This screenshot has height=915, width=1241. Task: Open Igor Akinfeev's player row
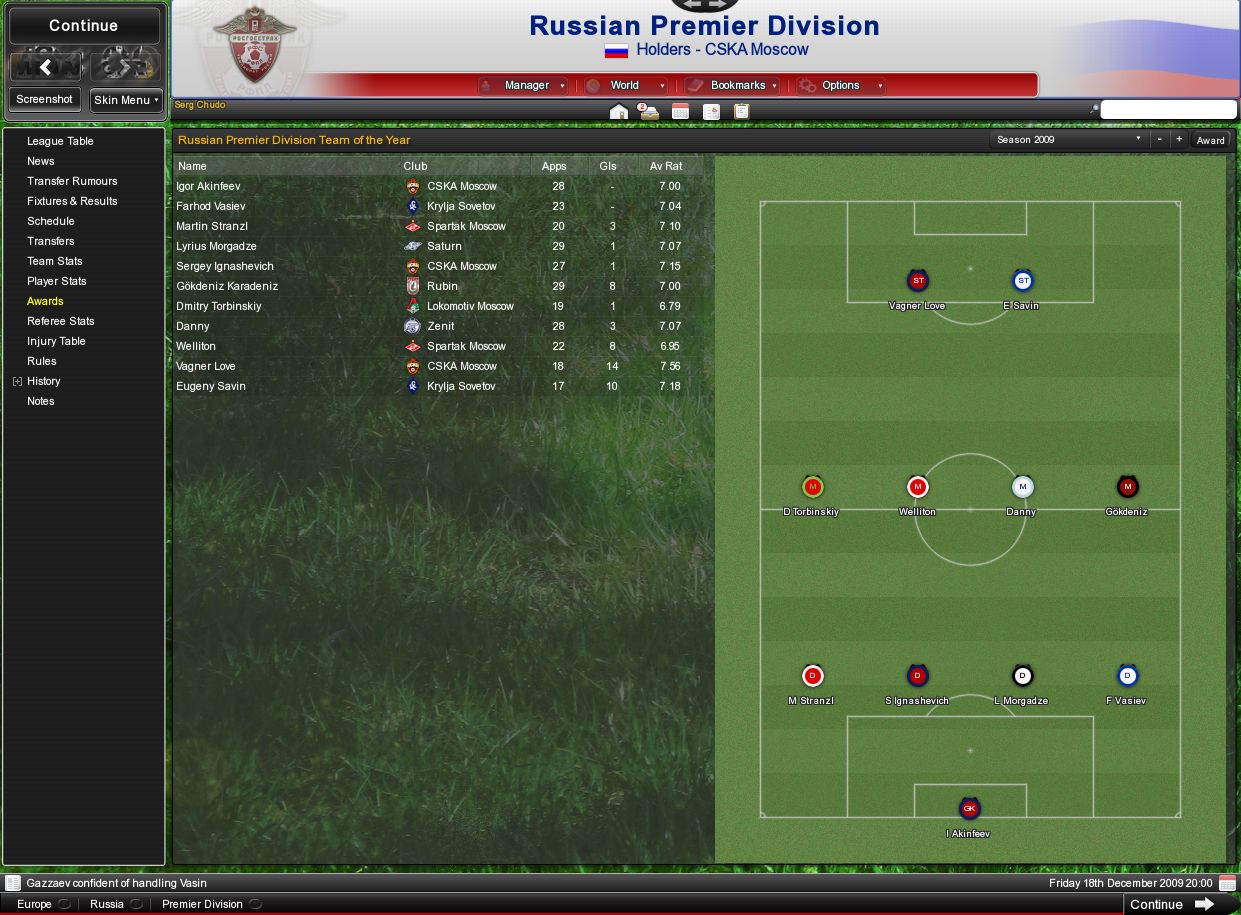pos(208,186)
